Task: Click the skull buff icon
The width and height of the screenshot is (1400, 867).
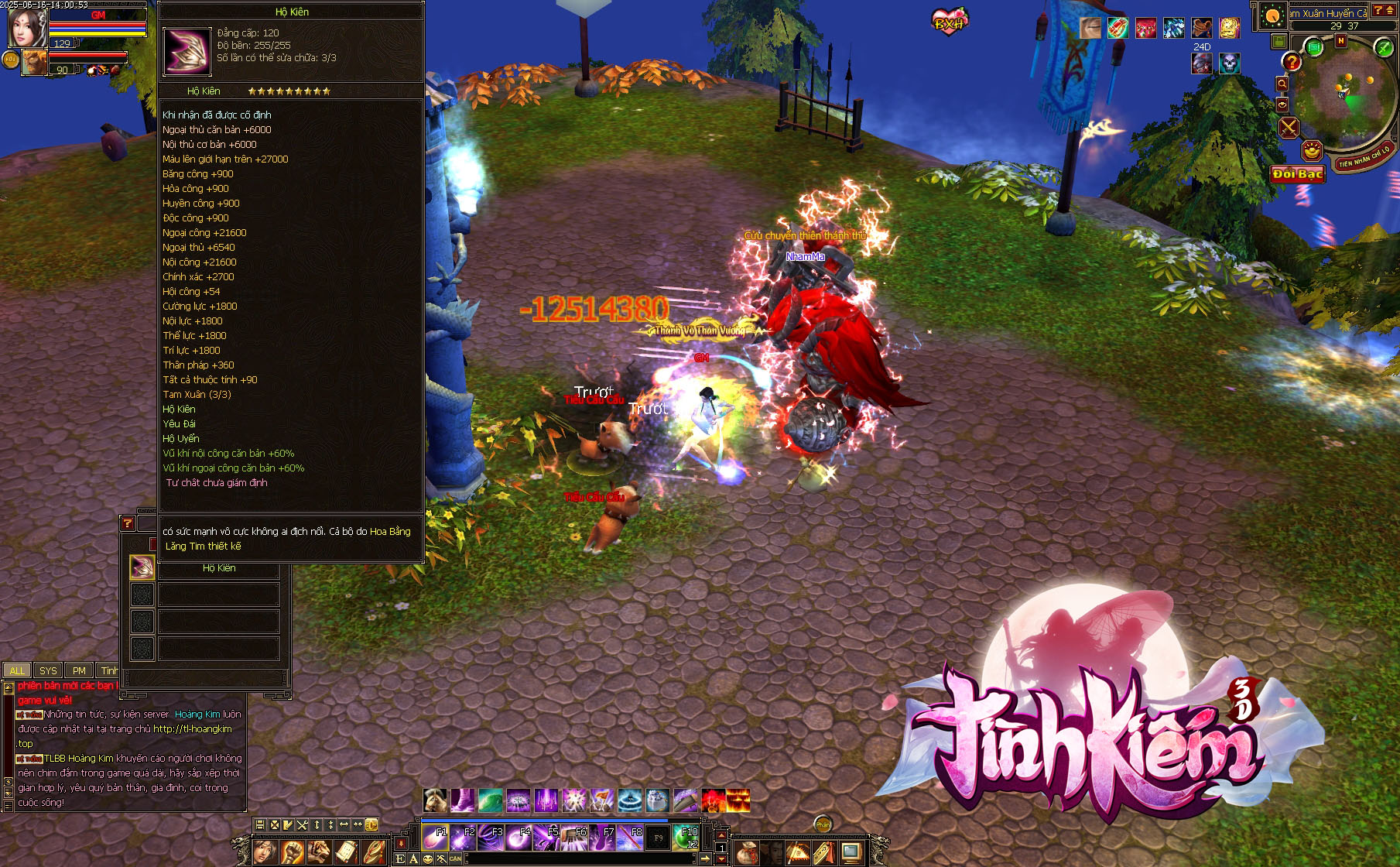Action: (x=1229, y=63)
